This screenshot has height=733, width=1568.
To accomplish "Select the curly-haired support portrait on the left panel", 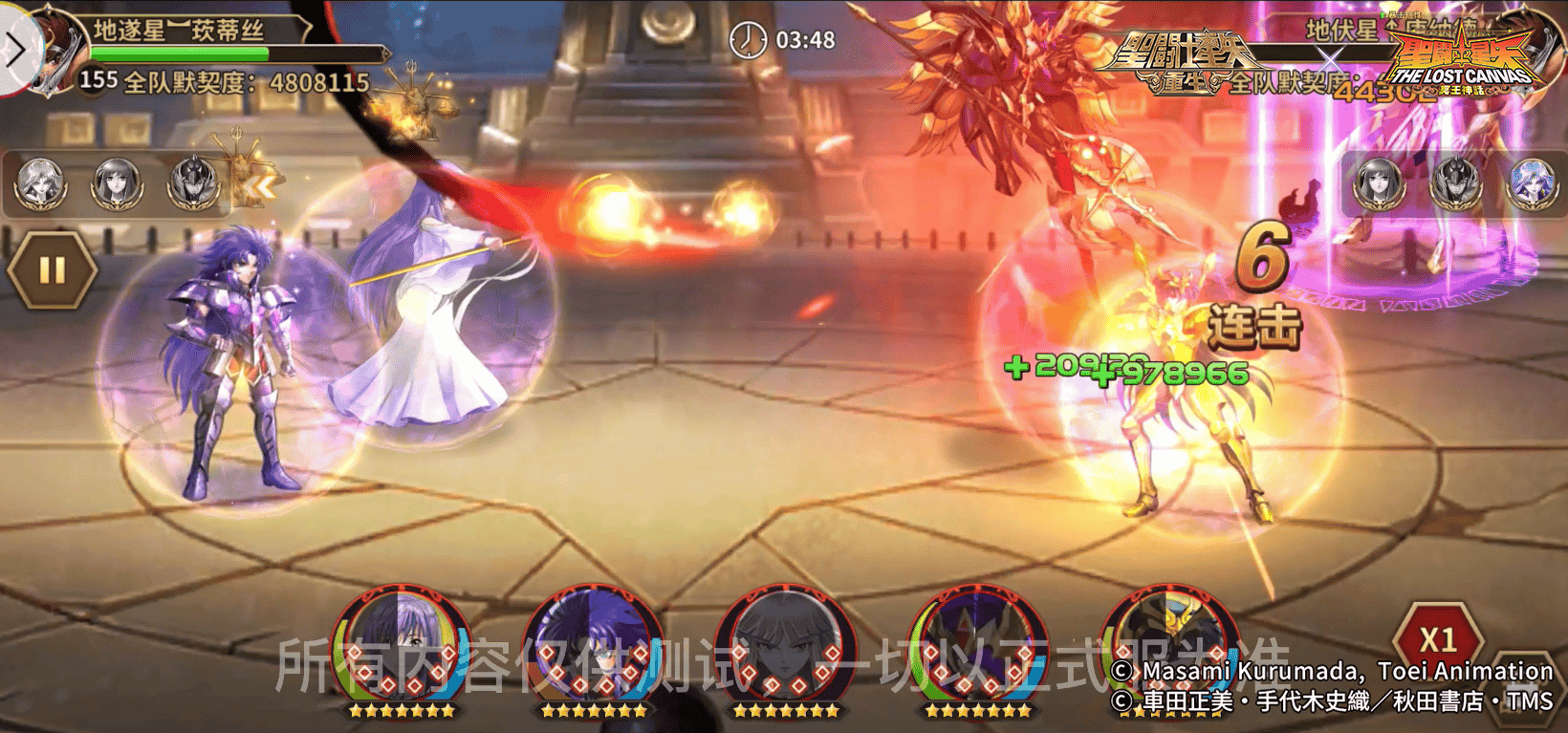I will pyautogui.click(x=40, y=183).
